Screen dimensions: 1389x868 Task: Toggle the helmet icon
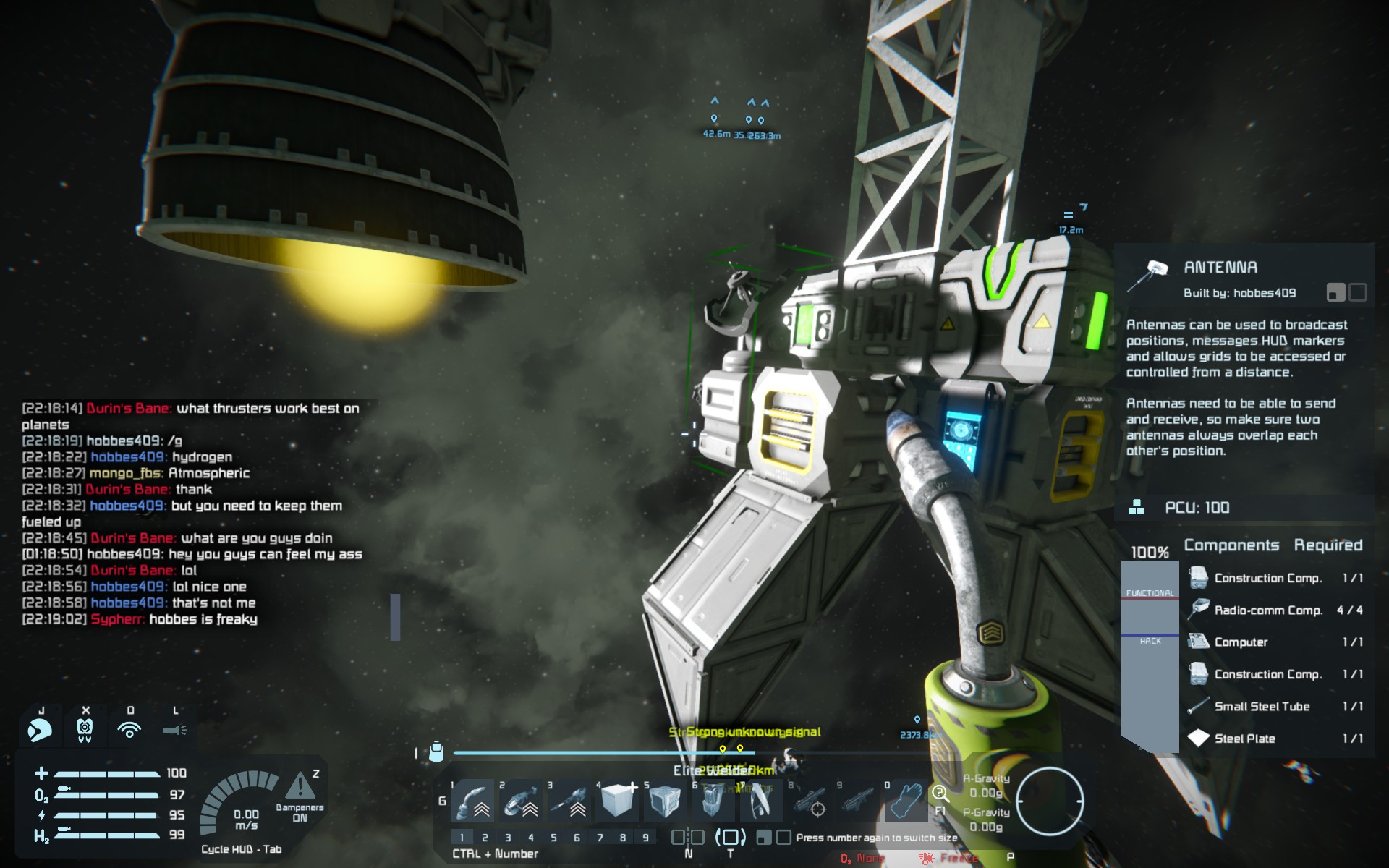coord(40,730)
